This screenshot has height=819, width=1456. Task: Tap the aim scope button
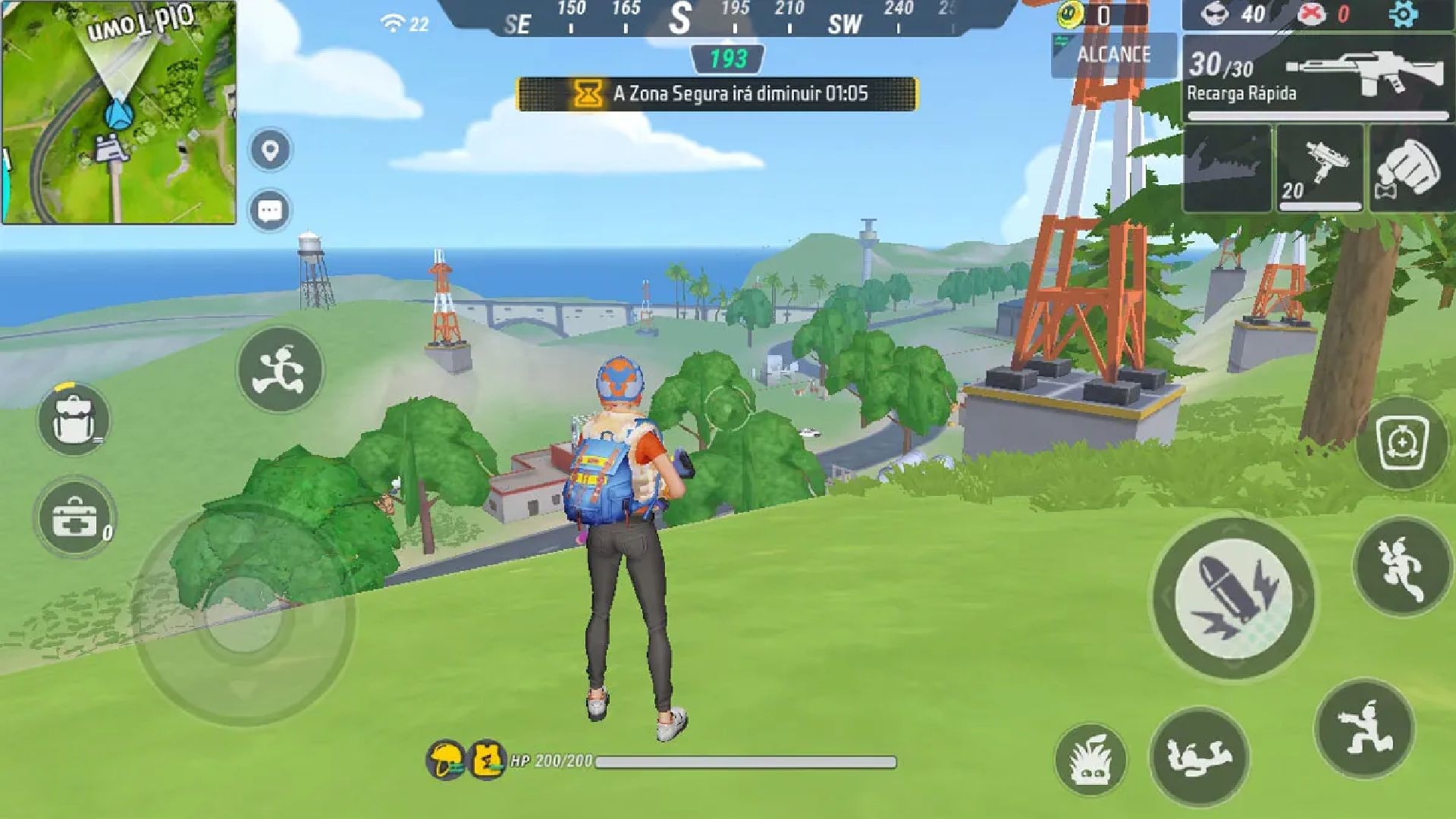[1402, 443]
